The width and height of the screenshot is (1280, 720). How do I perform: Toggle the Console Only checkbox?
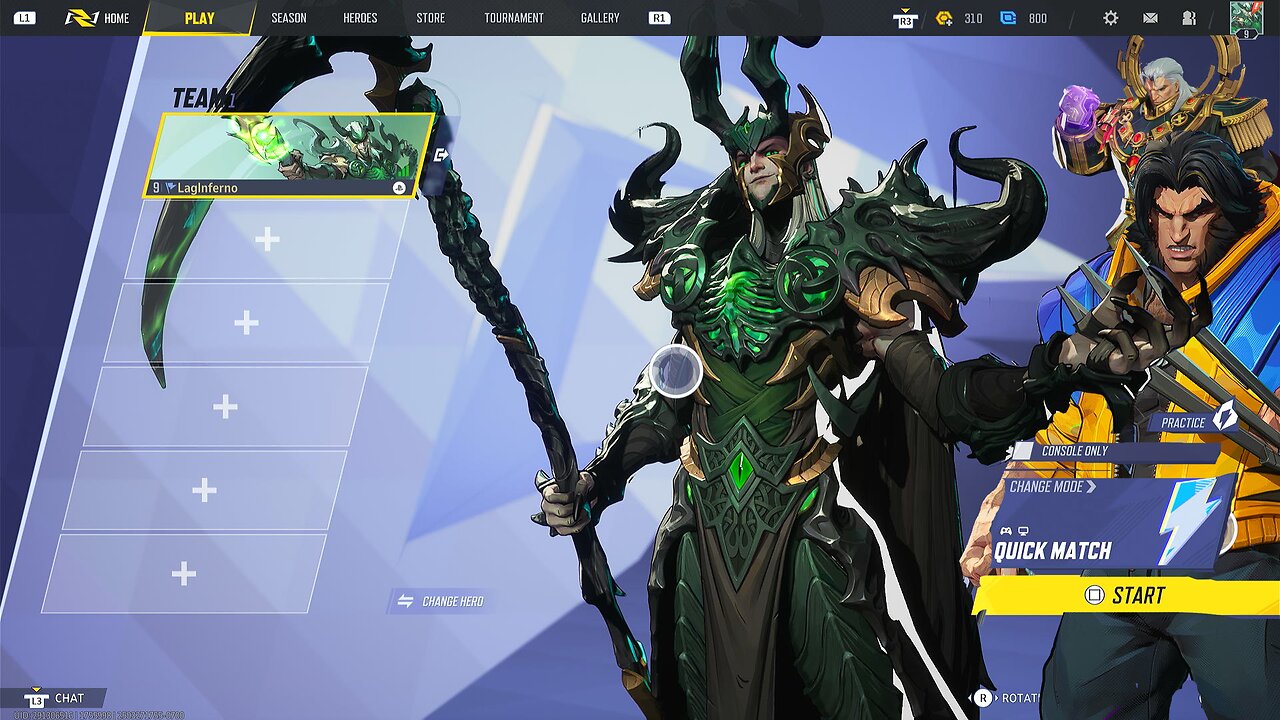(x=1023, y=451)
